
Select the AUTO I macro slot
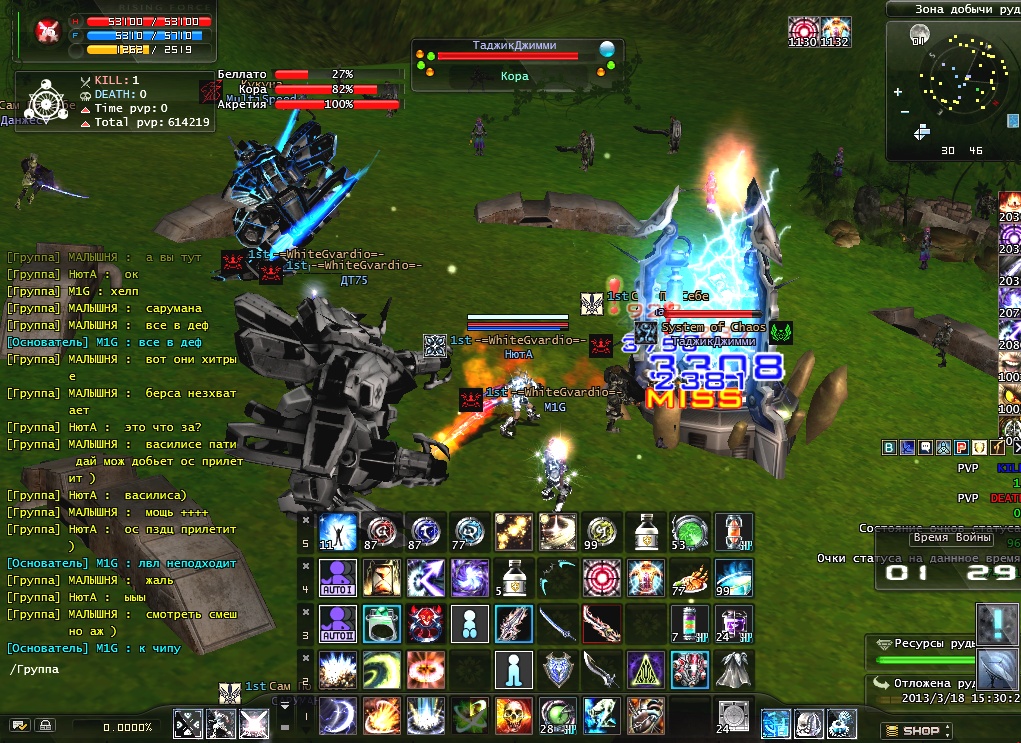[337, 577]
